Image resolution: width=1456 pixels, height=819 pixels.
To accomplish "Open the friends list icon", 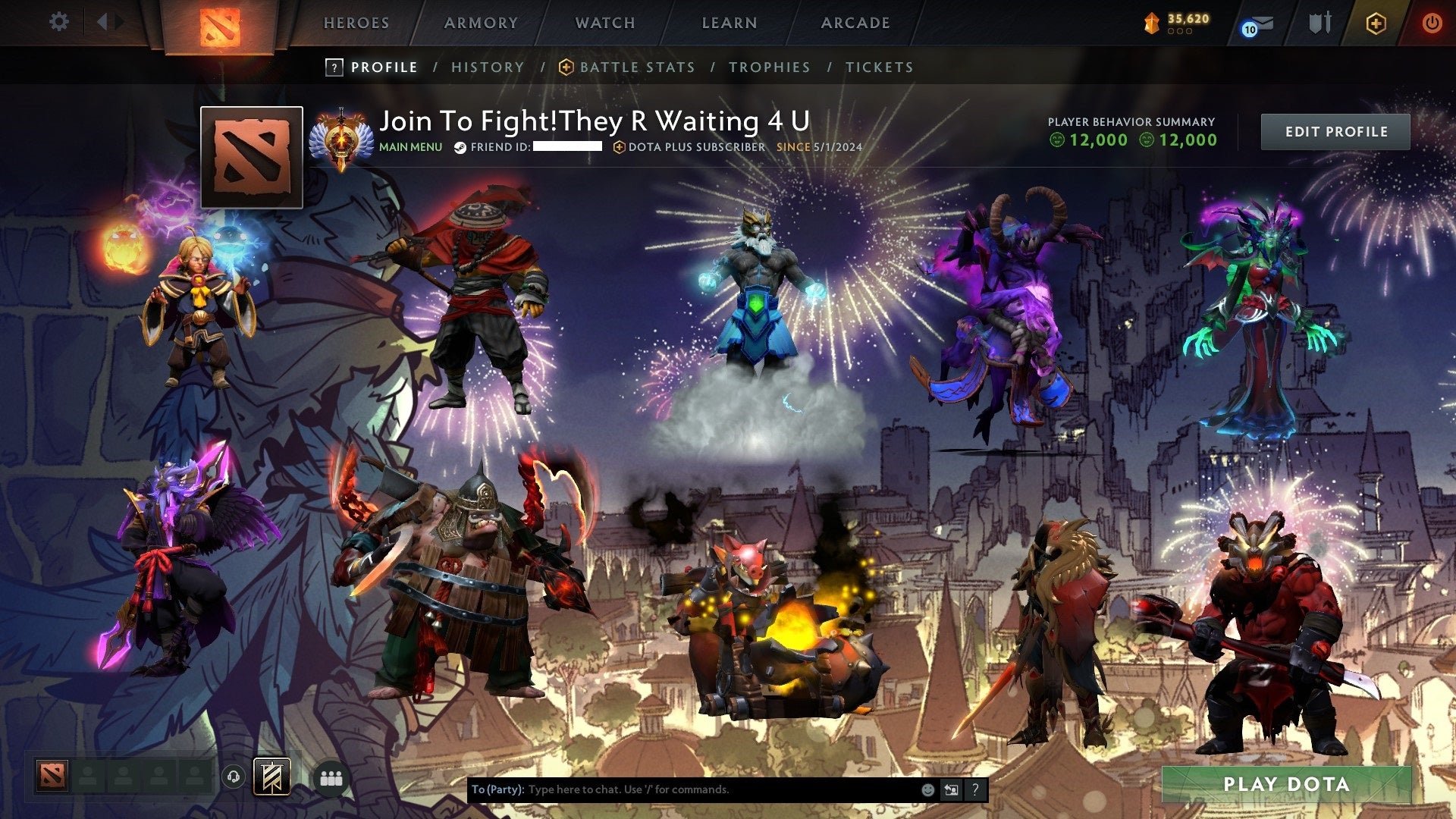I will pyautogui.click(x=330, y=777).
